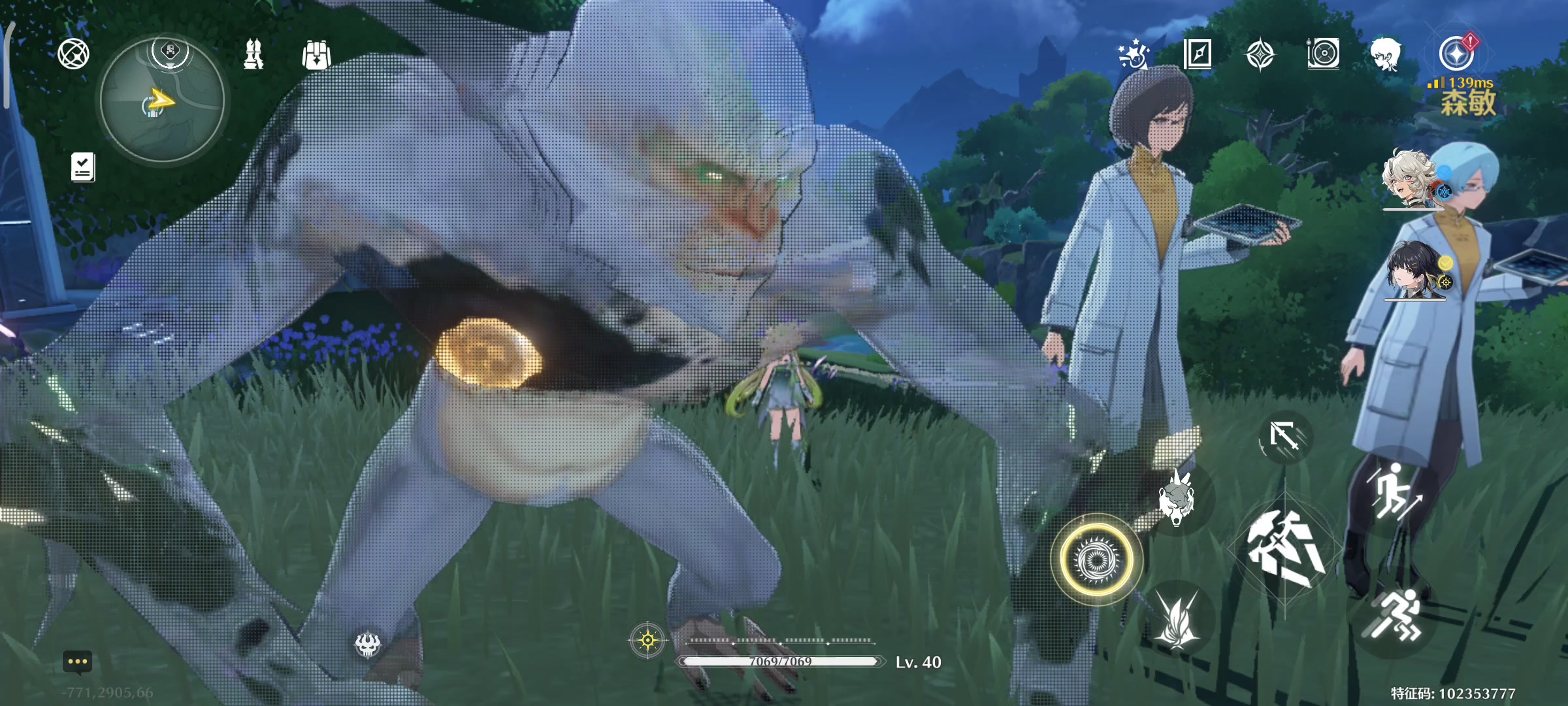Open the square disc-shaped icon
Viewport: 1568px width, 706px height.
[1324, 54]
